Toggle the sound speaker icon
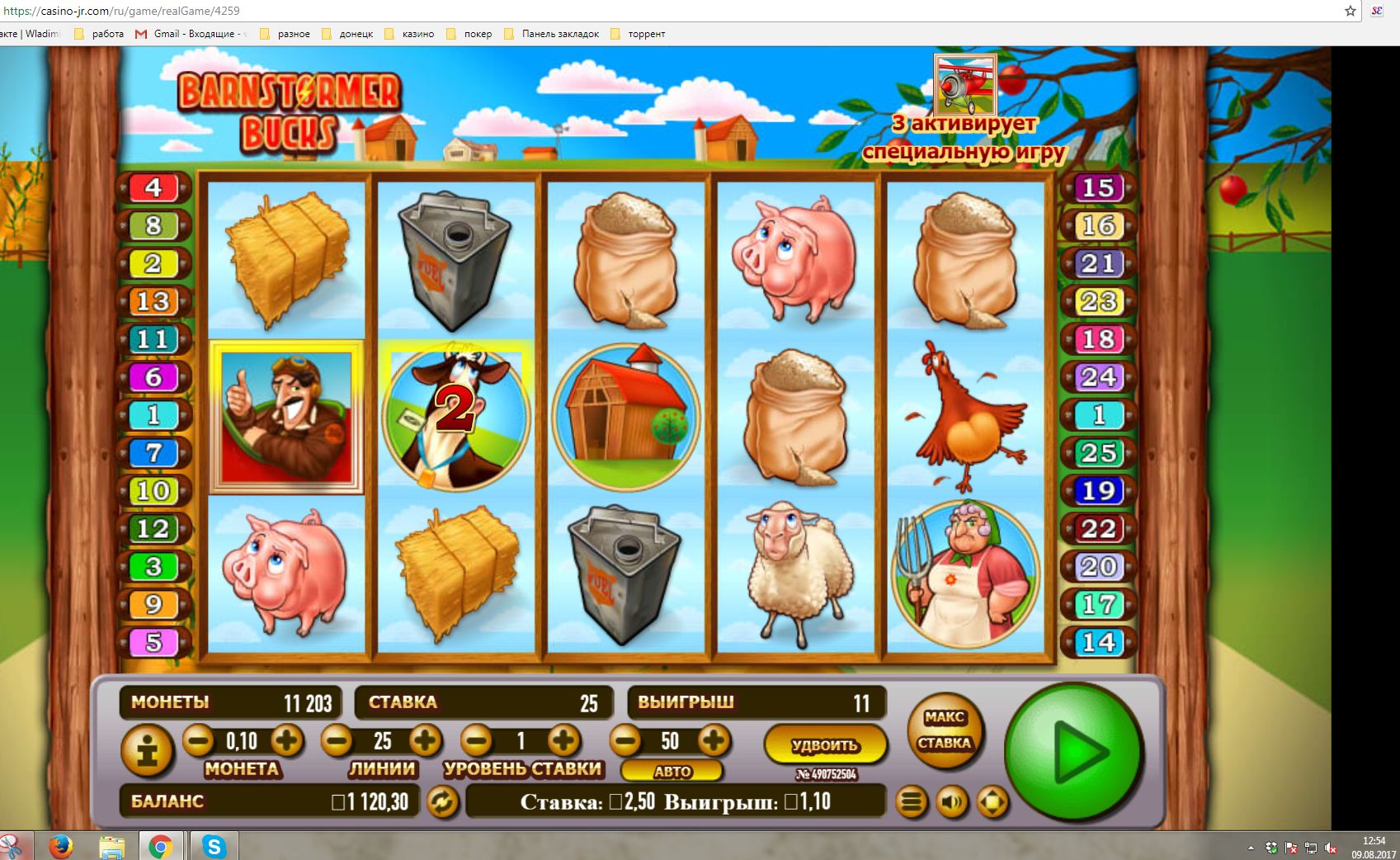The width and height of the screenshot is (1400, 860). click(951, 801)
